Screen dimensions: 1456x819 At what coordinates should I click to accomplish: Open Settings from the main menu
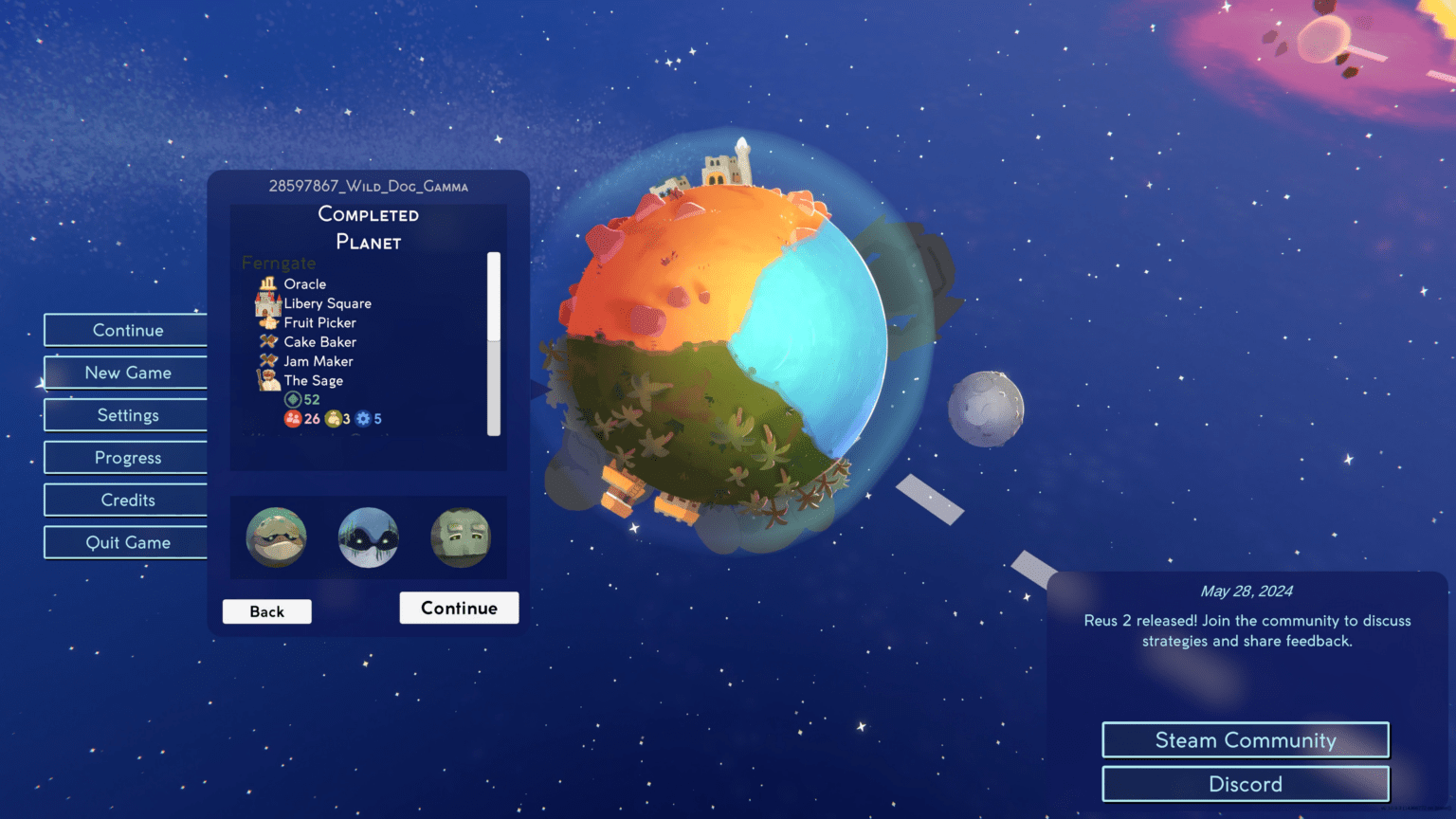[126, 415]
